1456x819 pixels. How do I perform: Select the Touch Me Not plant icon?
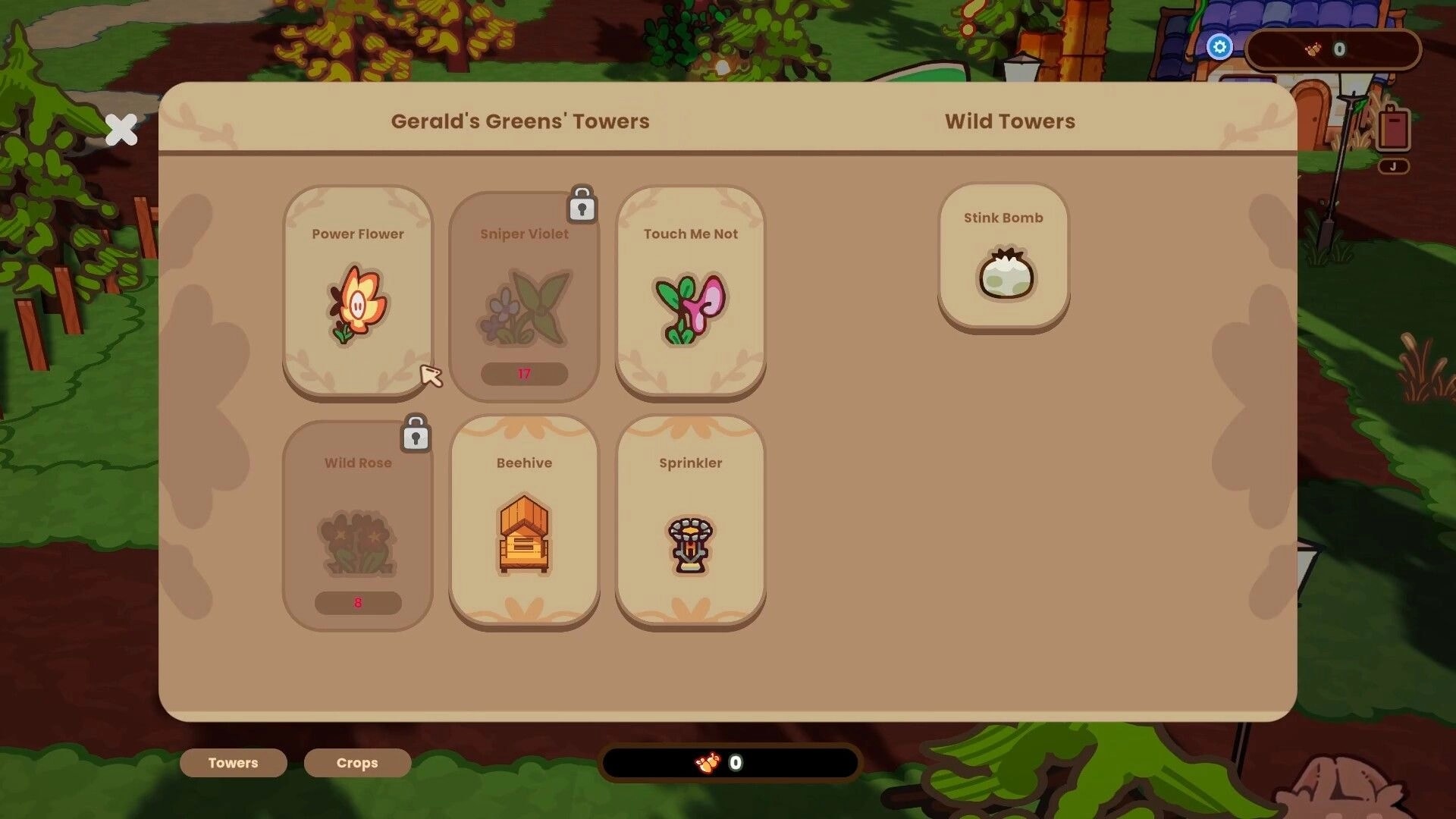(689, 303)
